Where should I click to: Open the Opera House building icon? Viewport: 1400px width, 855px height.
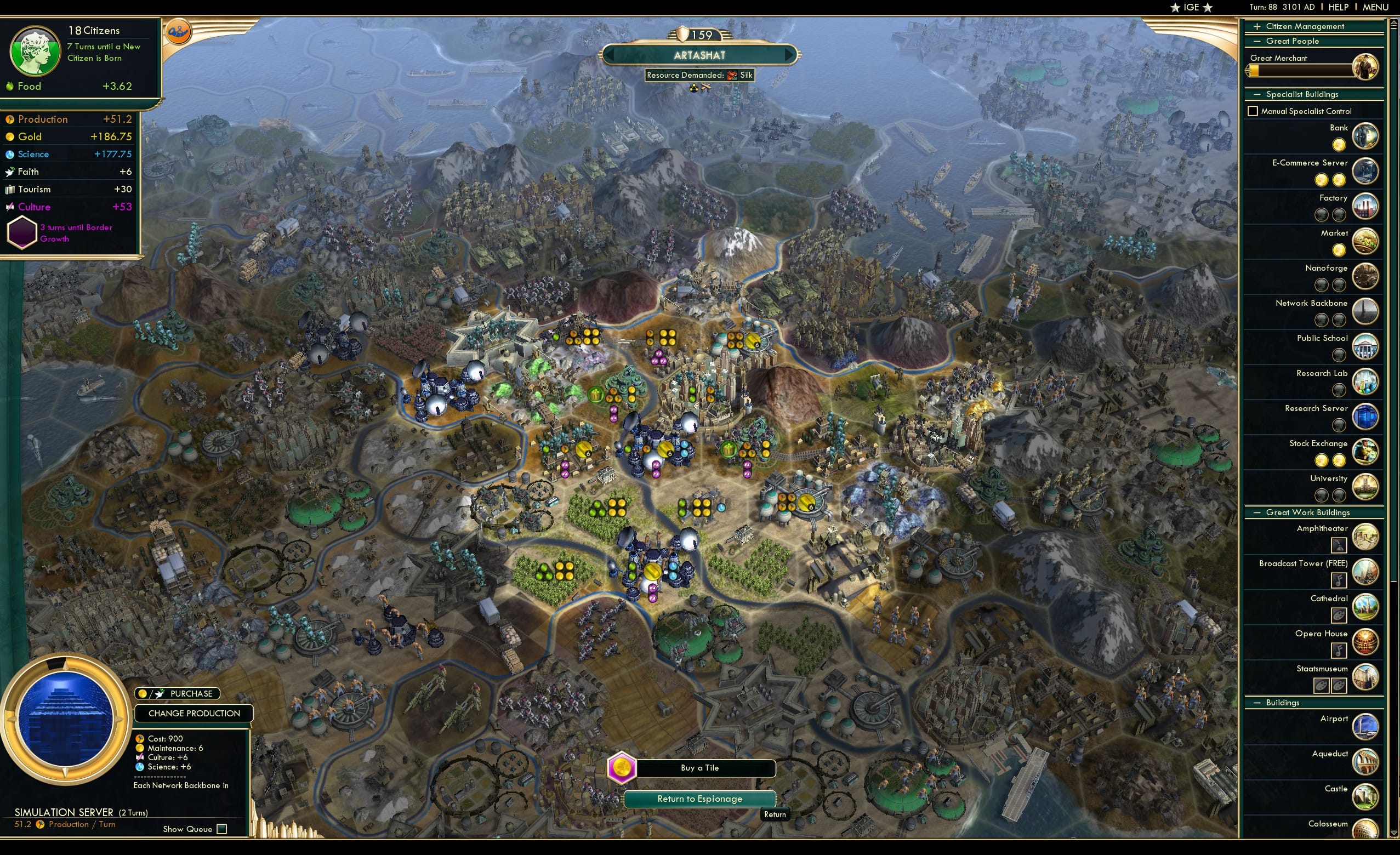pos(1366,642)
